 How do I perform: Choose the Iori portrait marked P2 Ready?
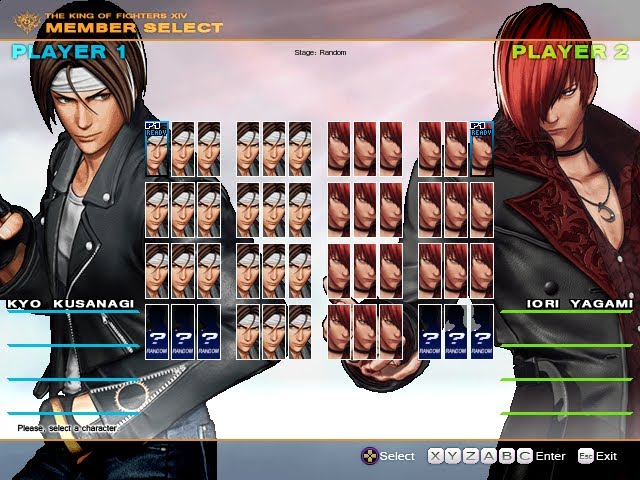click(x=482, y=148)
